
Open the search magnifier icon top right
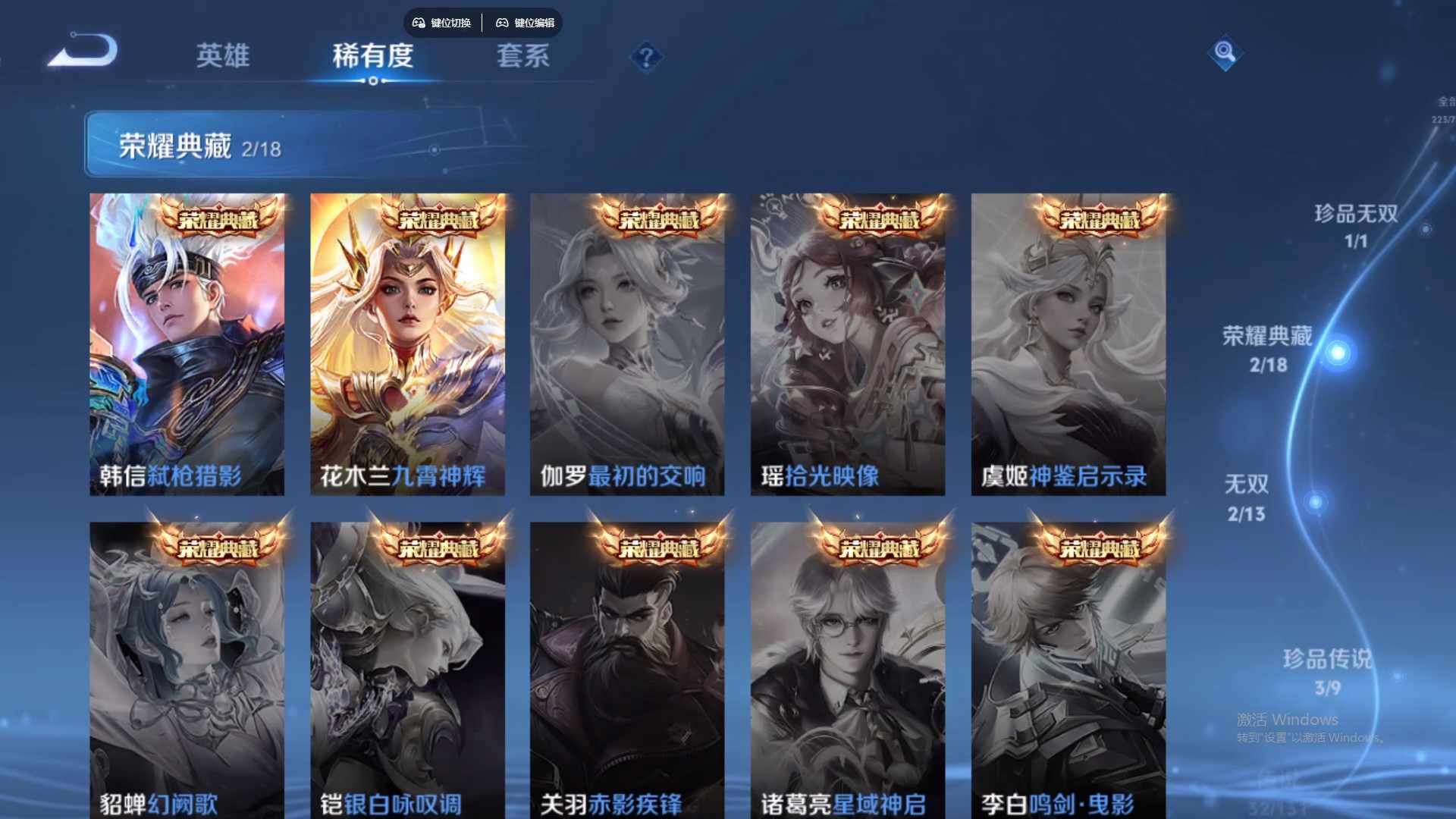click(1227, 54)
